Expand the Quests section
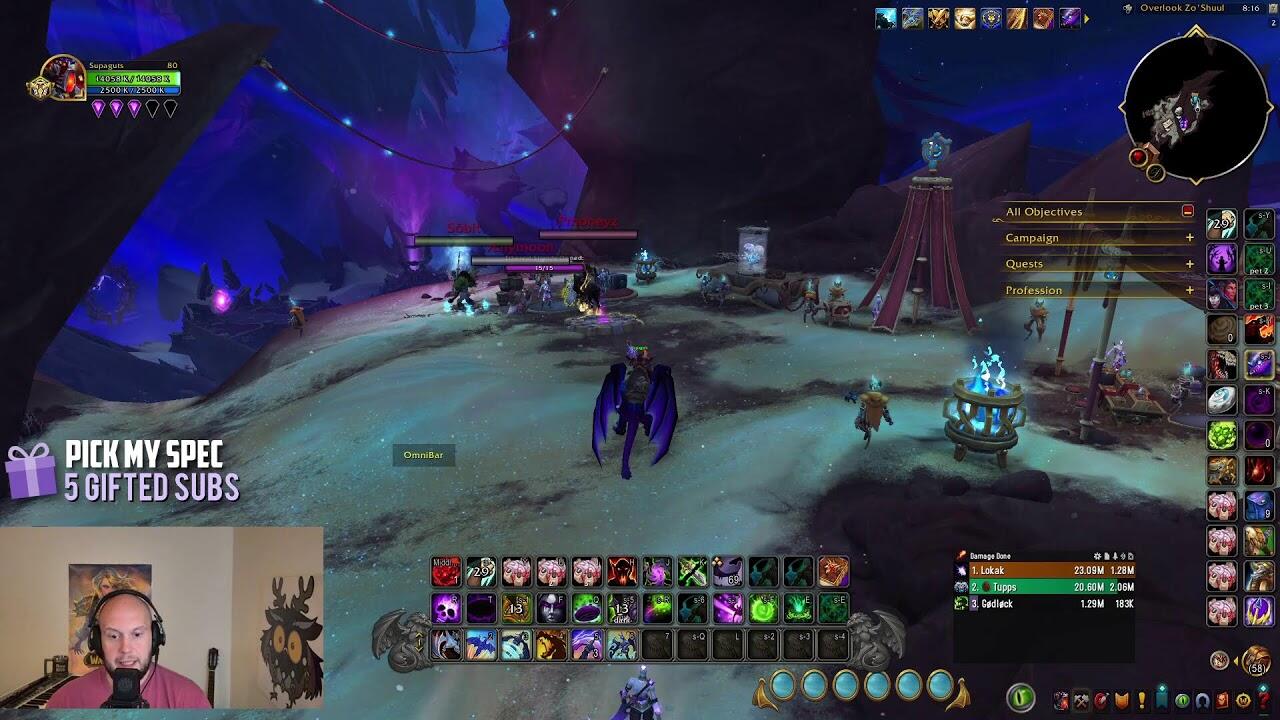Screen dimensions: 1280x720 coord(1189,264)
